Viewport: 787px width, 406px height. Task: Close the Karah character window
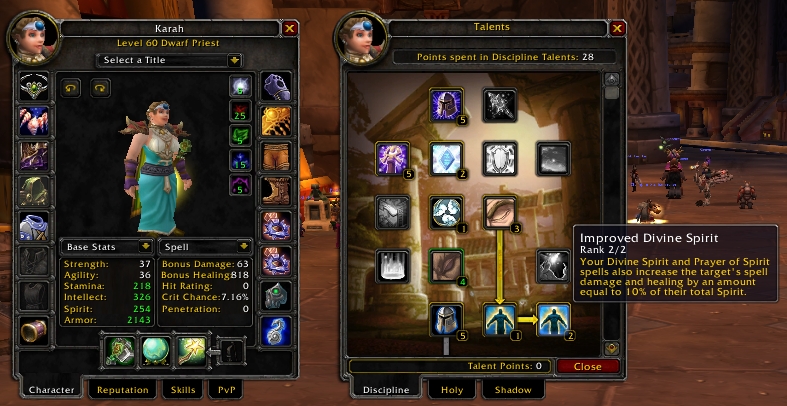(x=290, y=29)
